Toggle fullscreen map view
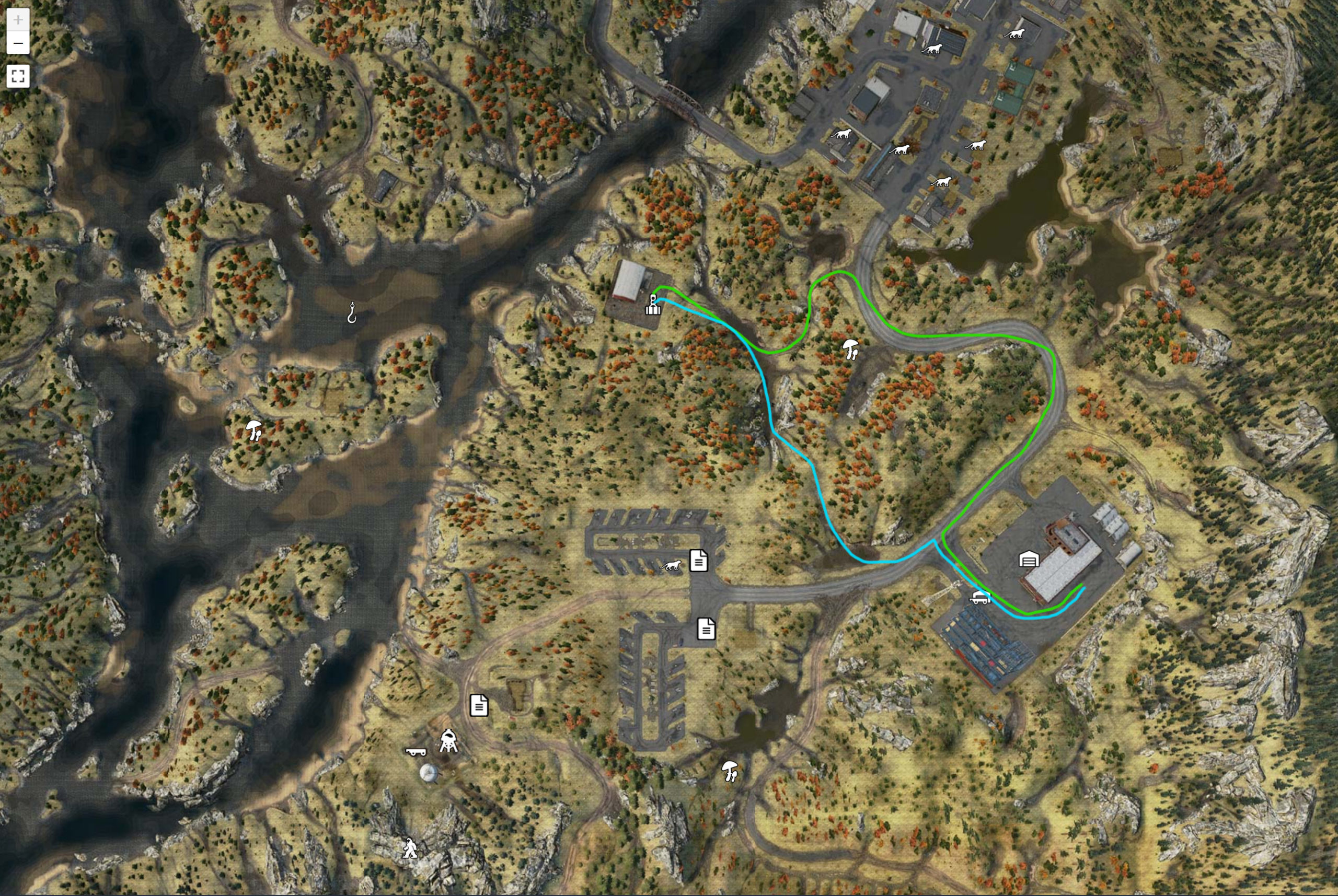This screenshot has height=896, width=1338. [x=18, y=76]
